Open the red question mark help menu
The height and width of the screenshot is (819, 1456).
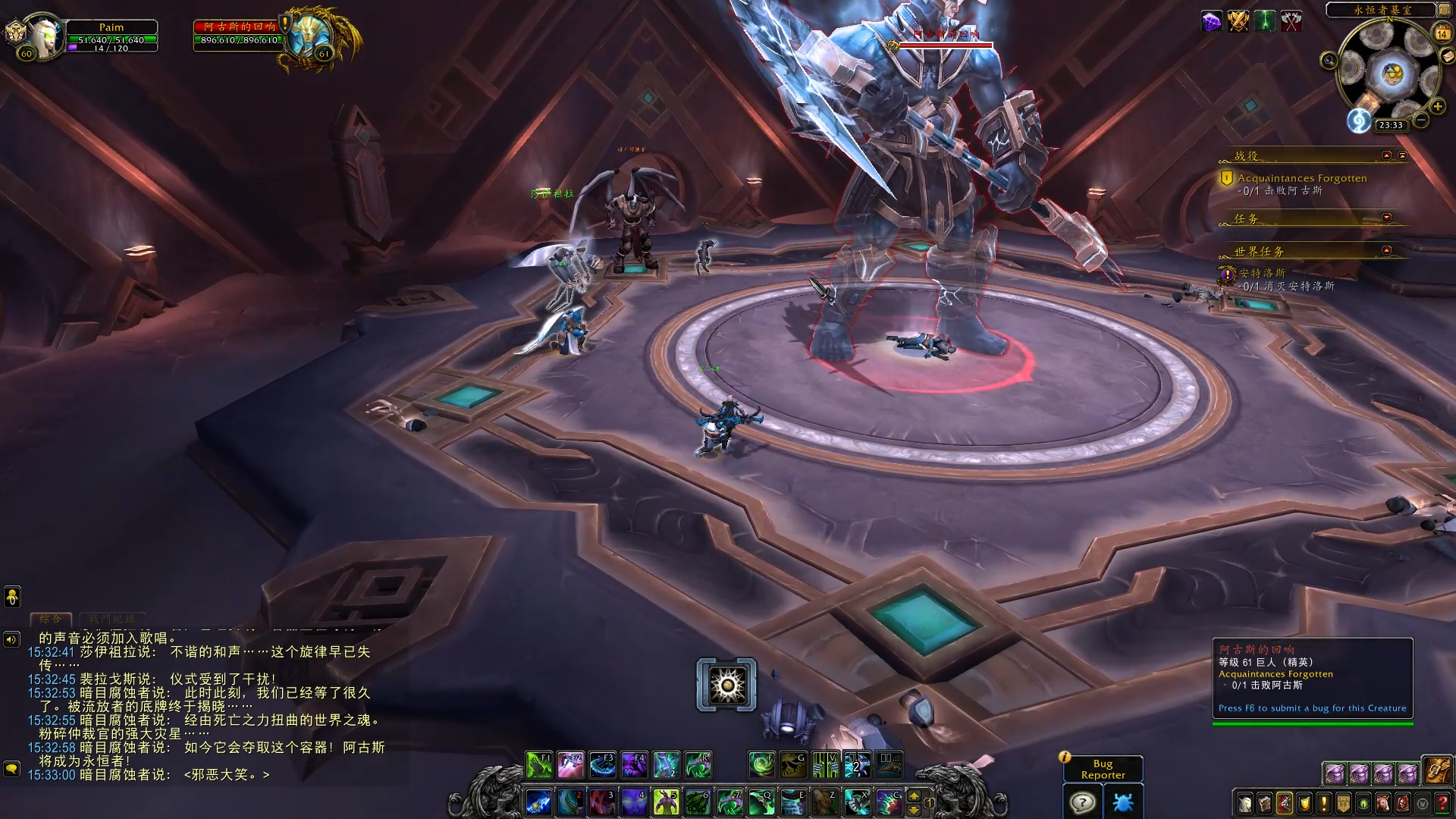[1442, 803]
